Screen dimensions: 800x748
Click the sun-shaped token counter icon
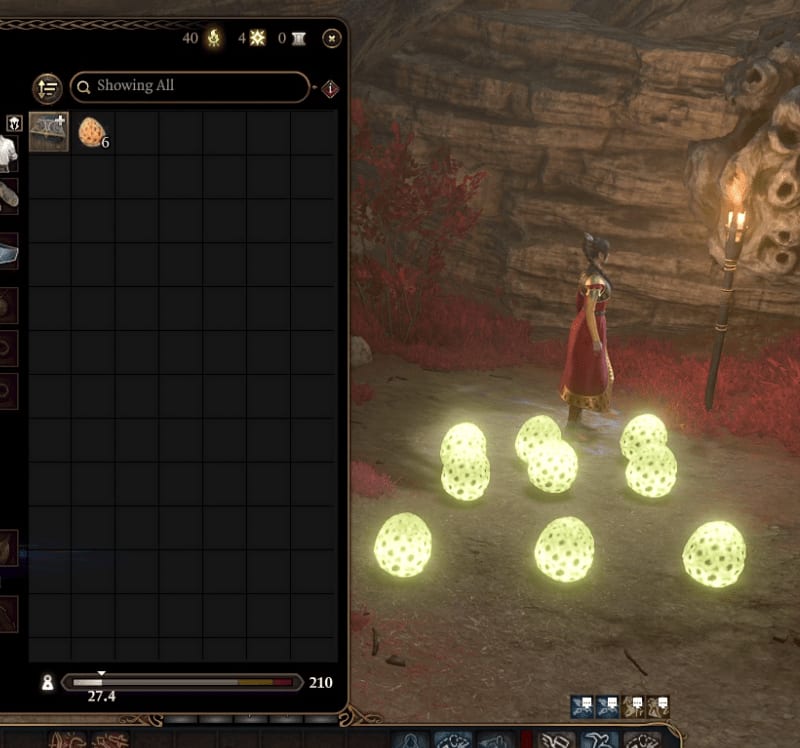[258, 38]
